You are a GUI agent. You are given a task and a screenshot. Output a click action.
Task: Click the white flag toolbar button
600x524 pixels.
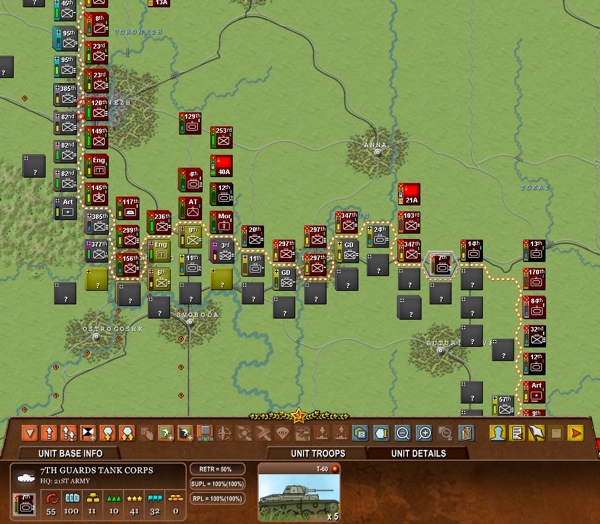[536, 433]
